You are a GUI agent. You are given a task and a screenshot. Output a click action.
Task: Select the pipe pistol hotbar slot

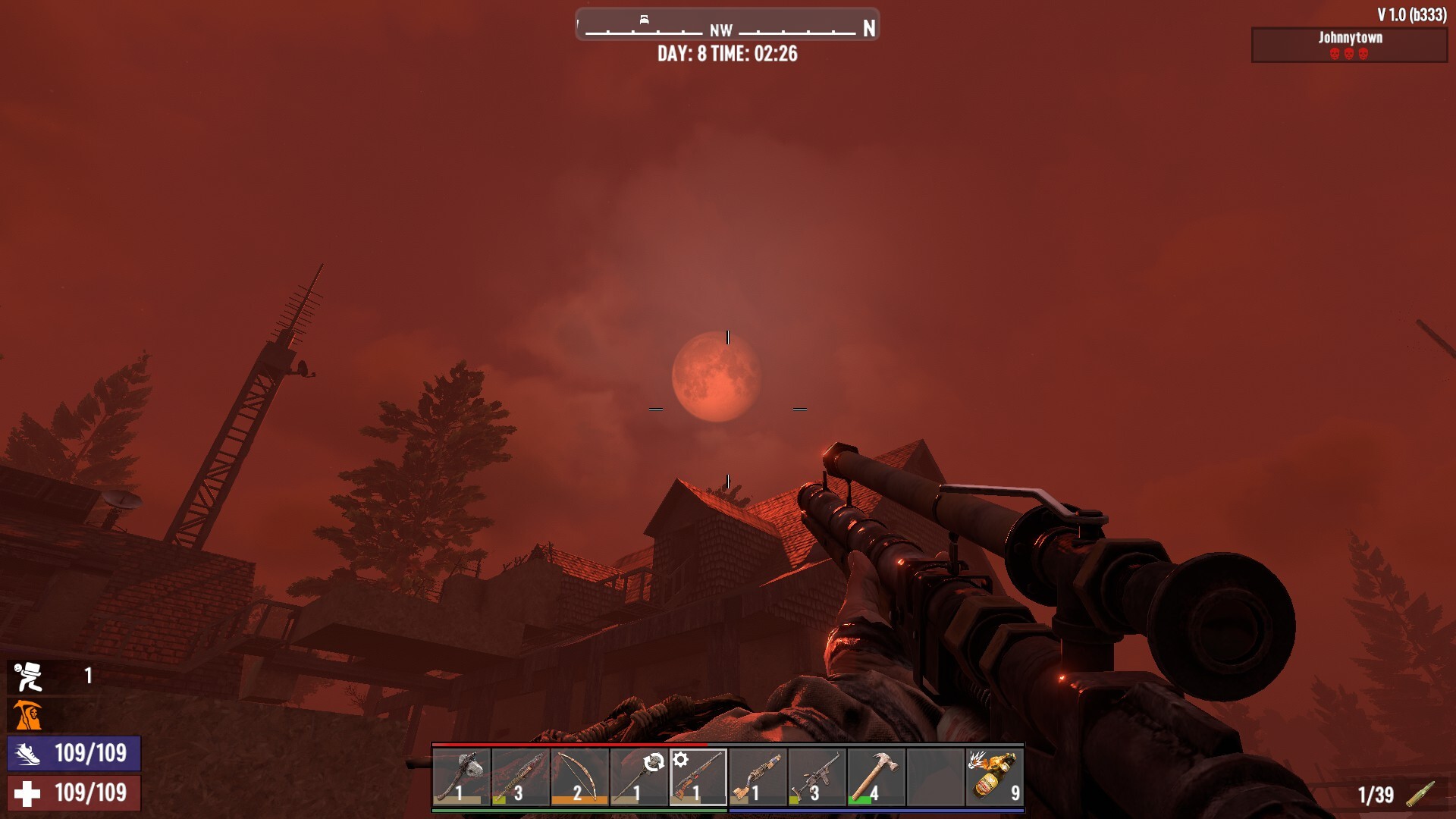[758, 777]
